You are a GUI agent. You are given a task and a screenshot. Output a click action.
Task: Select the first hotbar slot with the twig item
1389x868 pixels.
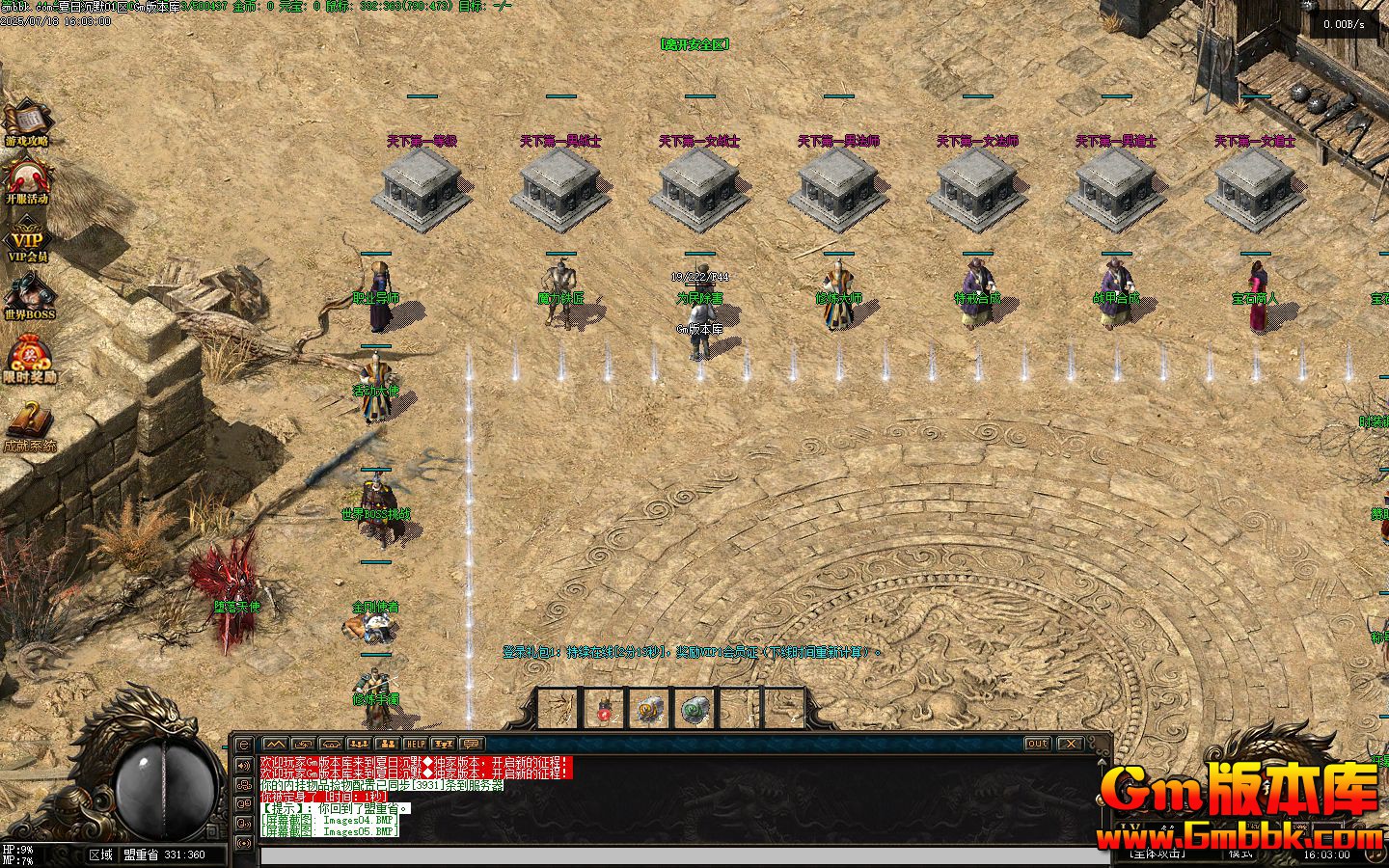click(558, 711)
